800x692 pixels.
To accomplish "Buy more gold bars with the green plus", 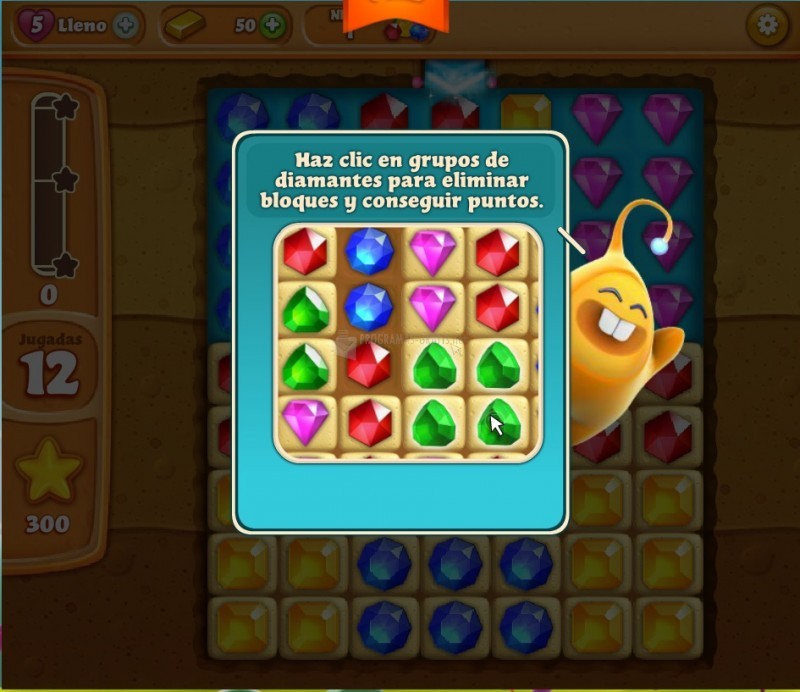I will coord(272,26).
